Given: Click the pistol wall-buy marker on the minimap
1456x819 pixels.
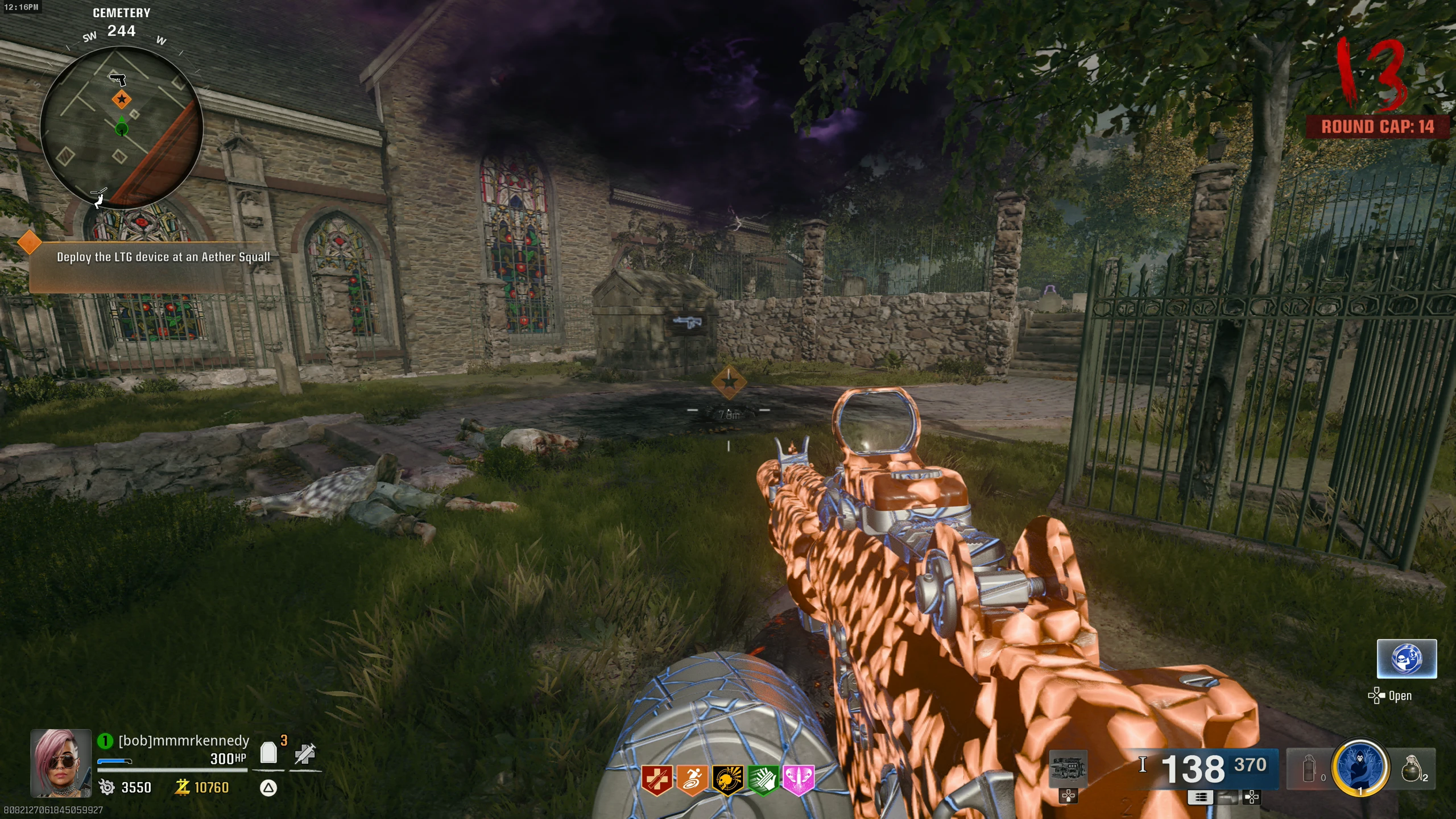Looking at the screenshot, I should point(118,79).
